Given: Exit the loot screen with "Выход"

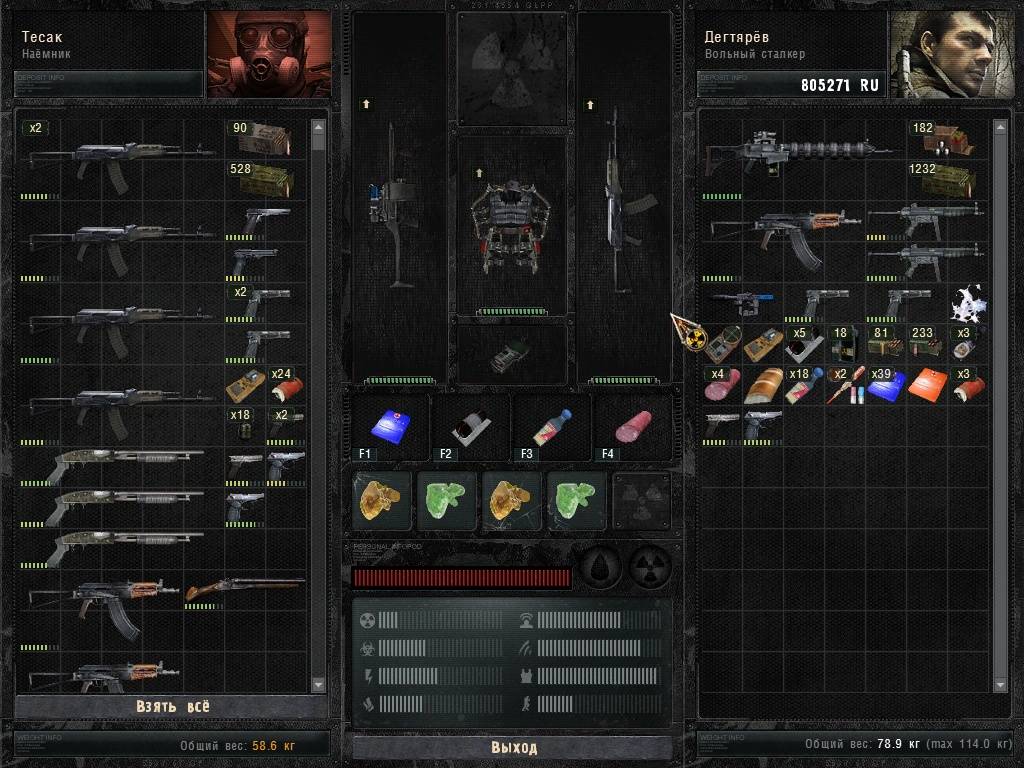Looking at the screenshot, I should click(x=513, y=747).
